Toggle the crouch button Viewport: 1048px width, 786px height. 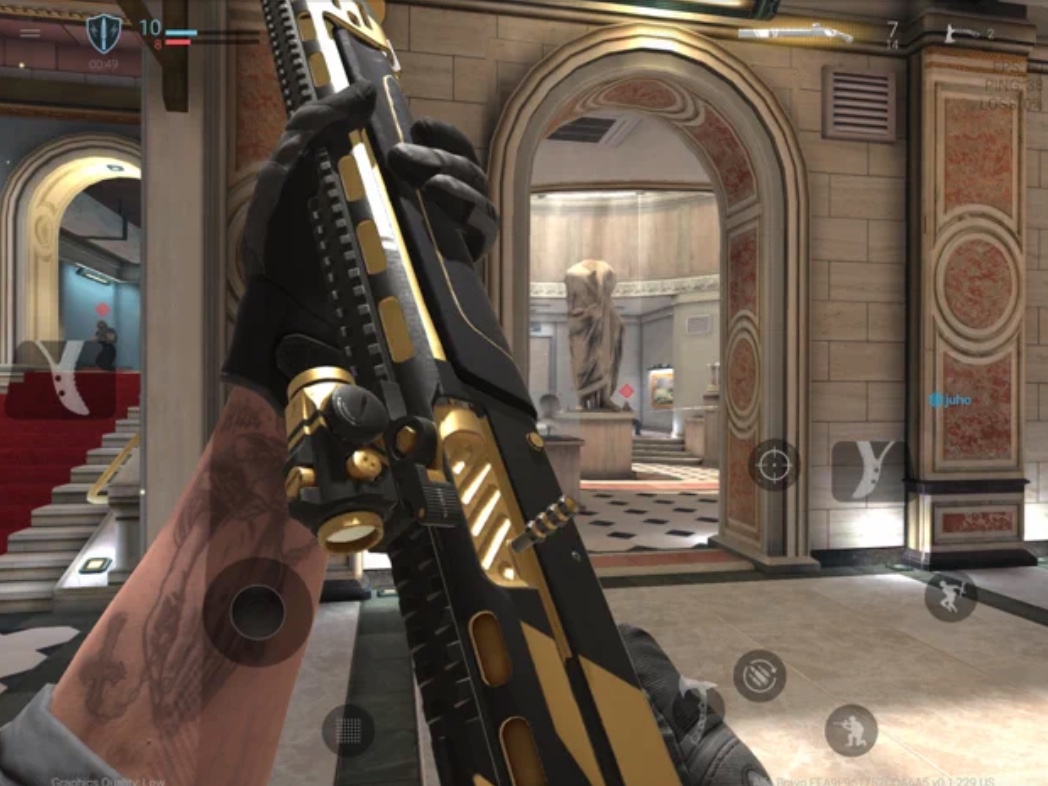click(851, 730)
